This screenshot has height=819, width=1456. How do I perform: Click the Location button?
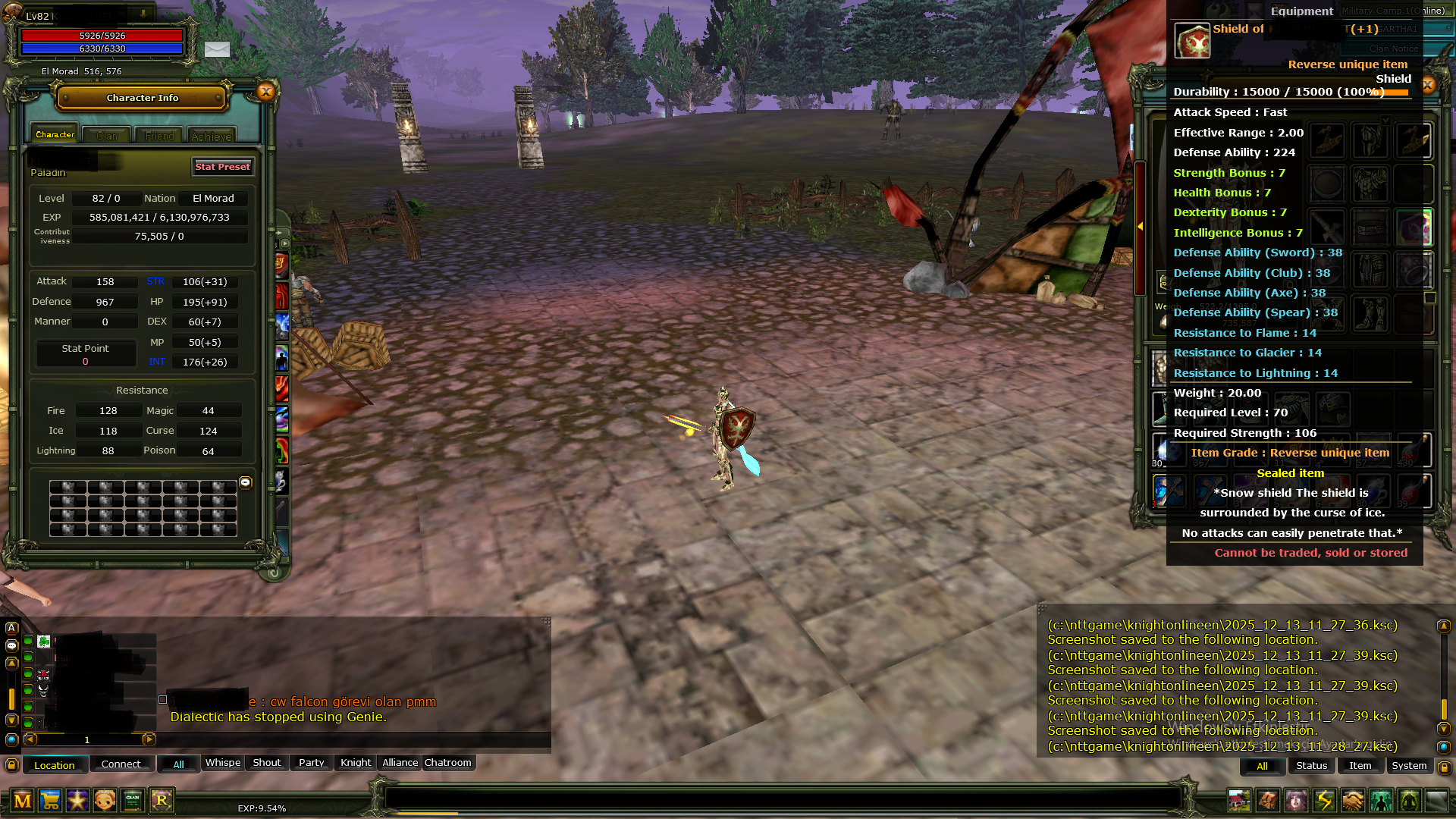click(55, 765)
